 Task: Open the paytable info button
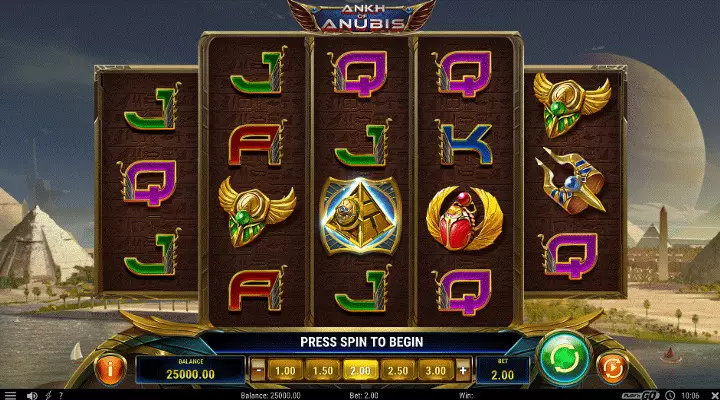coord(109,368)
